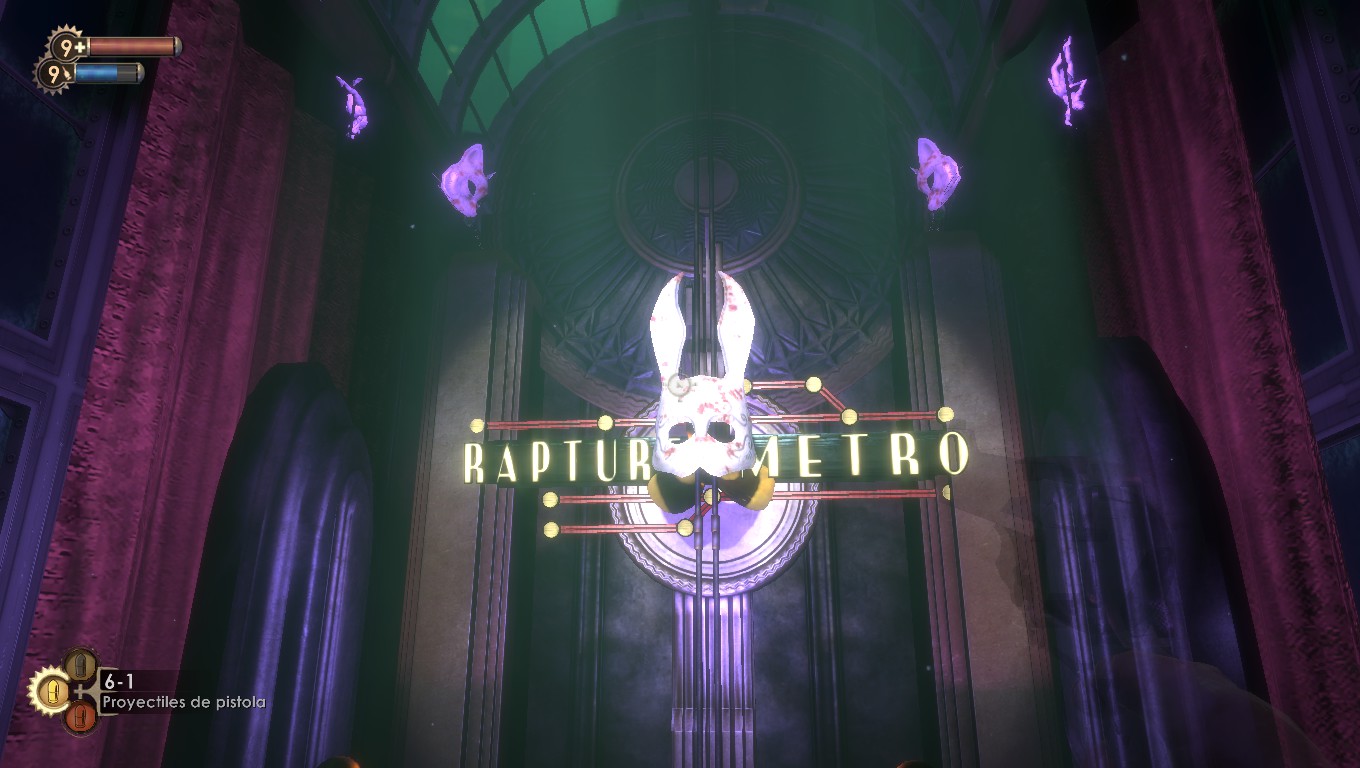
Task: Click the plus symbol beside the health bar
Action: pyautogui.click(x=79, y=46)
